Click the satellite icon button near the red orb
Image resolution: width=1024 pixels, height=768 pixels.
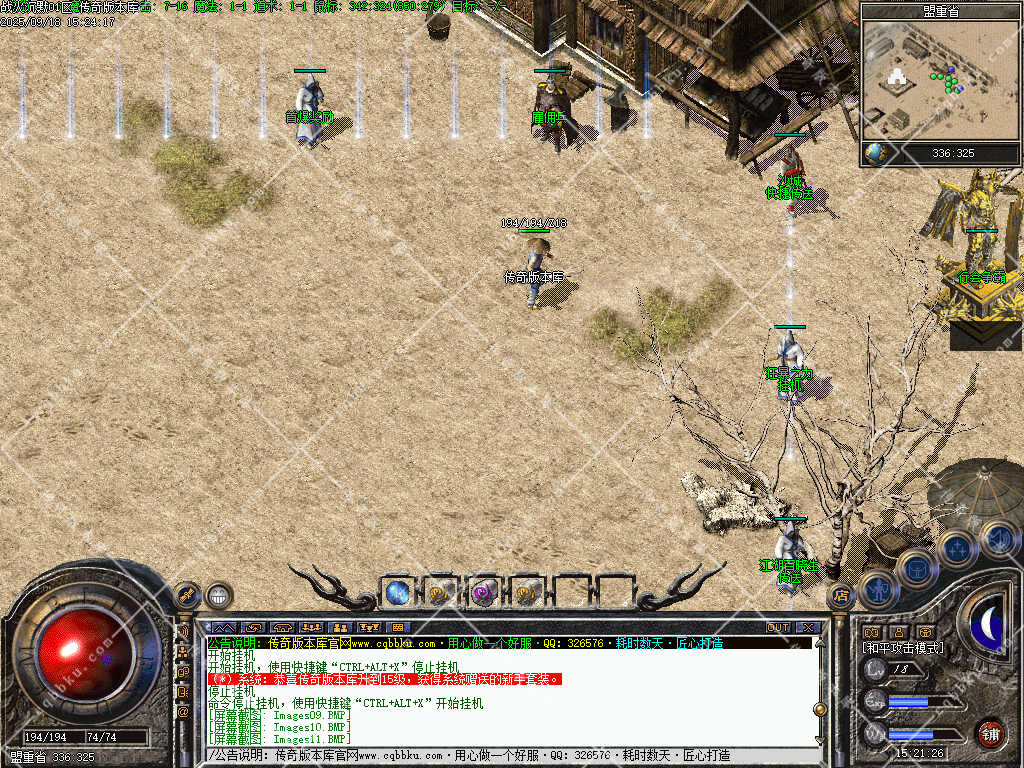click(x=188, y=594)
